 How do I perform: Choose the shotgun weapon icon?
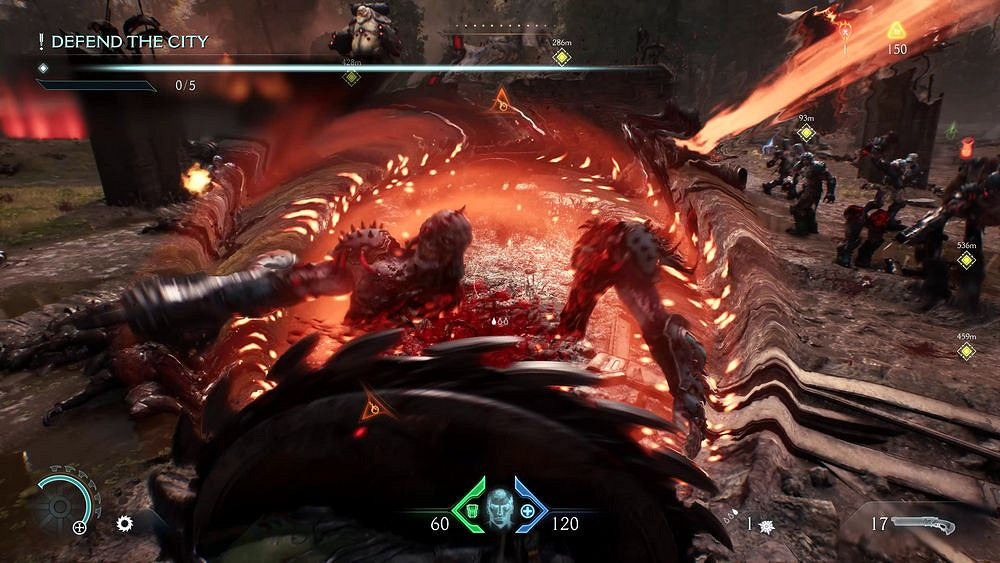pos(924,524)
